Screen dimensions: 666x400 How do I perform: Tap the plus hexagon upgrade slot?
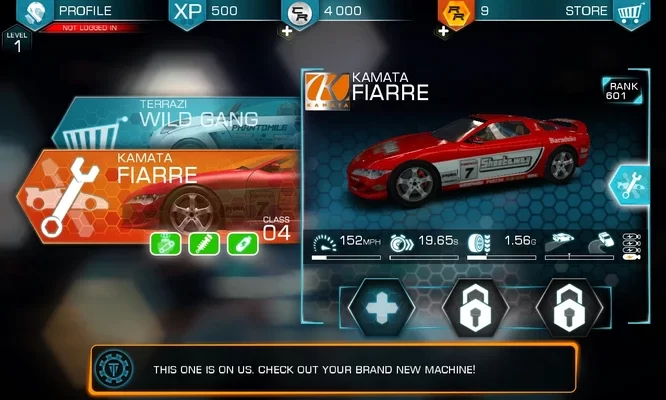381,308
